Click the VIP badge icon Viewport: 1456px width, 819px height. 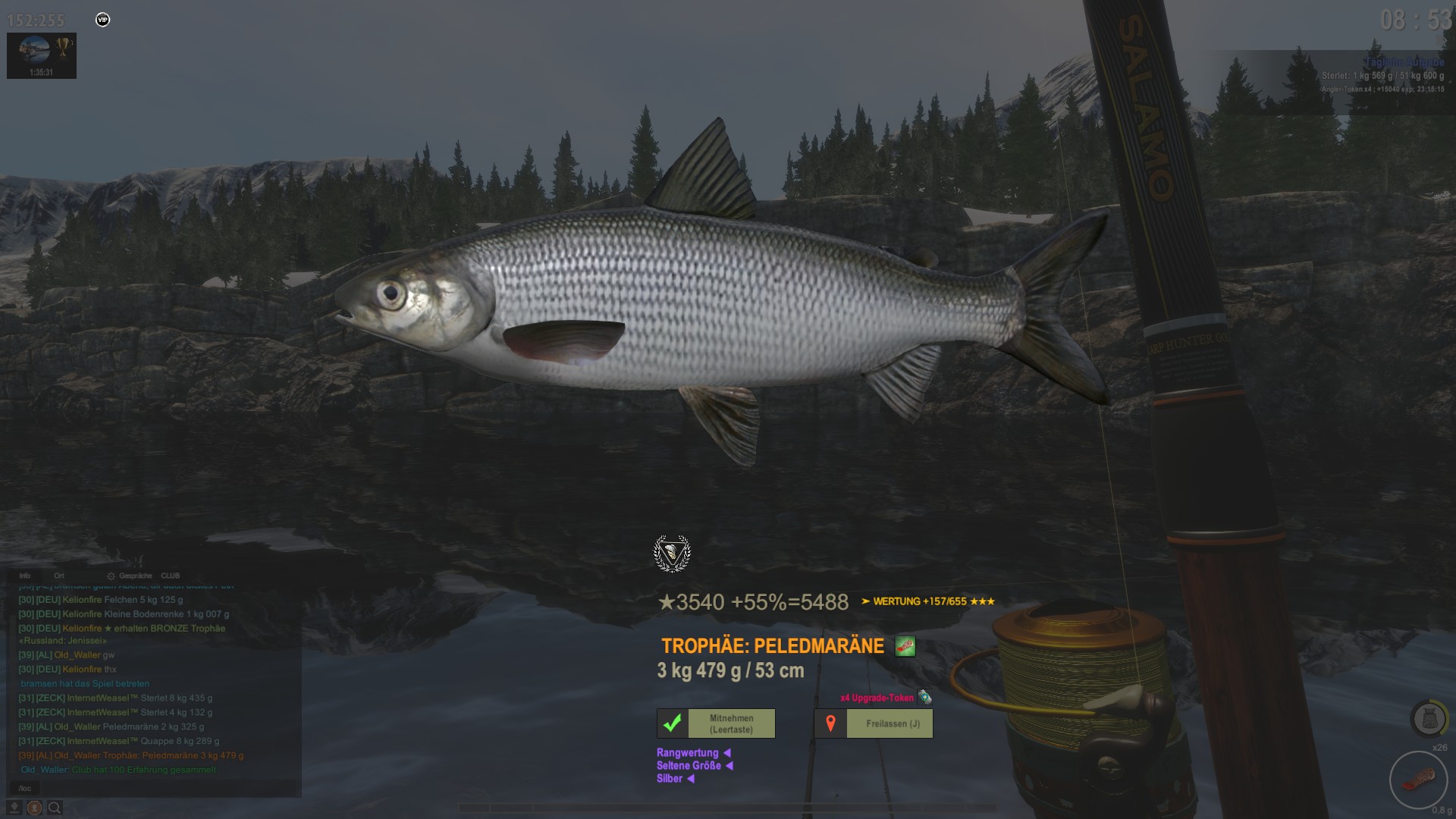(x=103, y=20)
